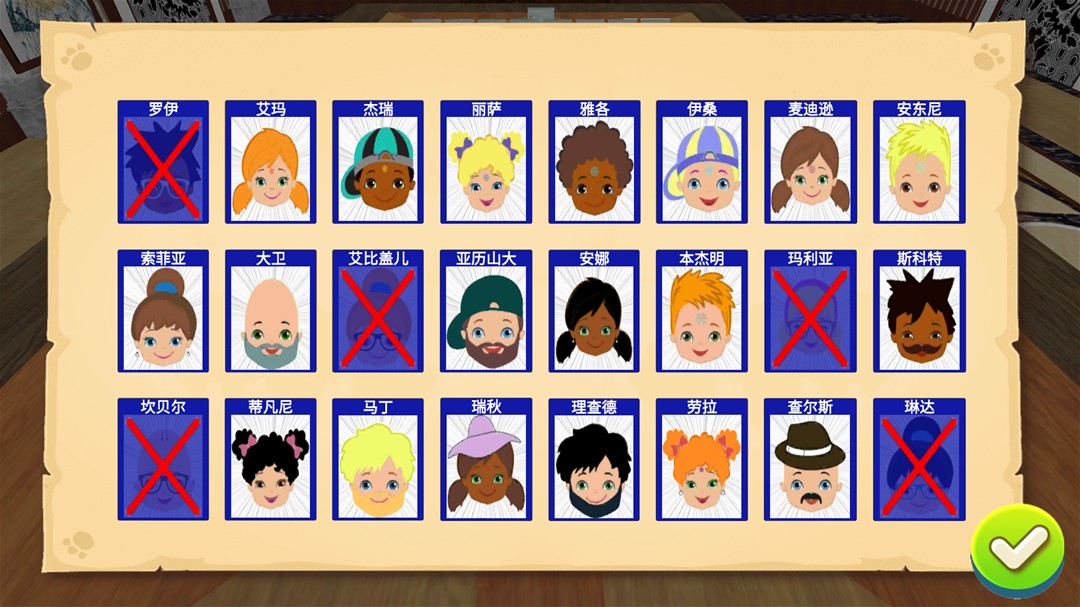Select the 雅各 character card

point(594,162)
